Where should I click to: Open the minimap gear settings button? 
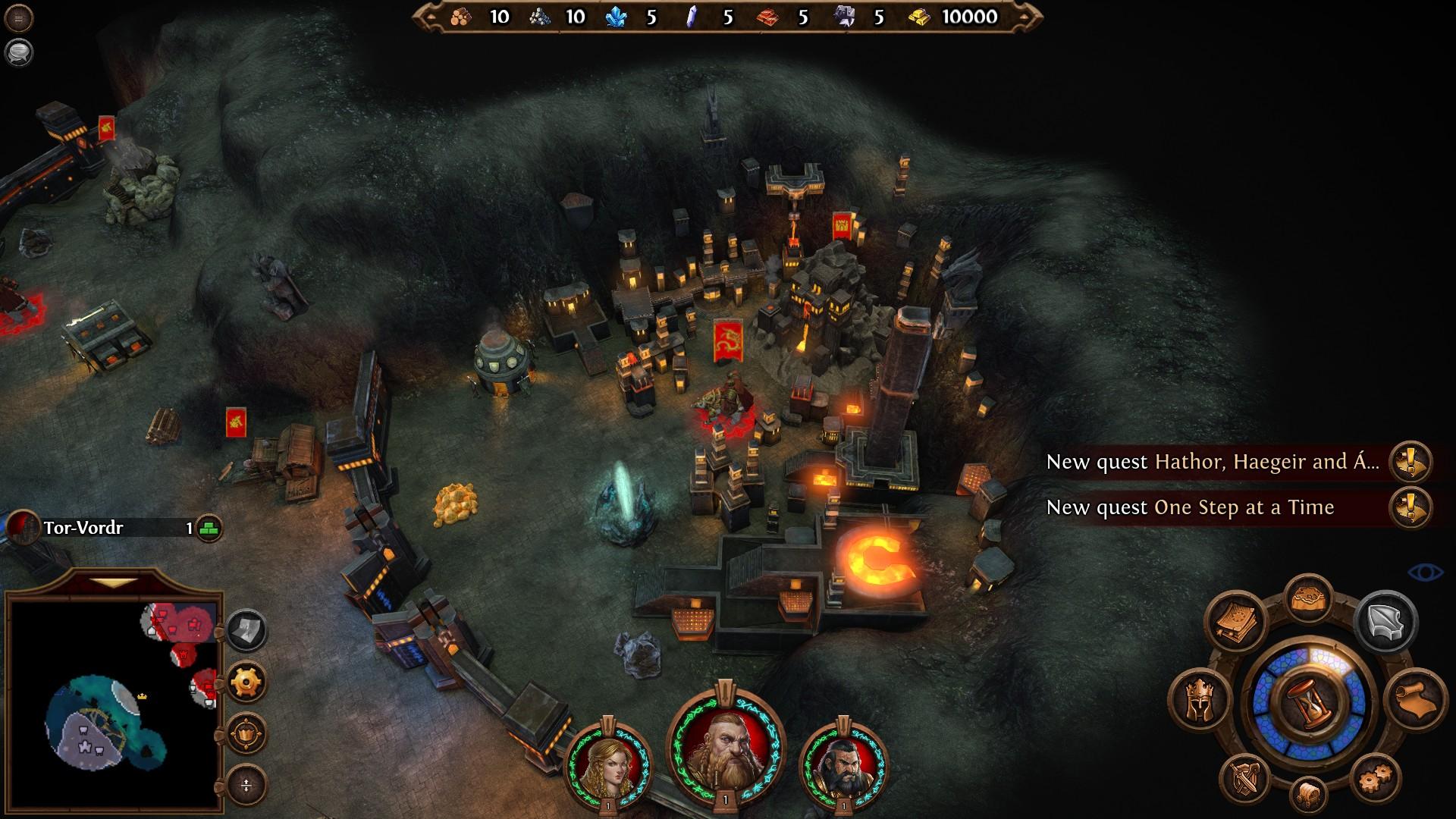[246, 682]
